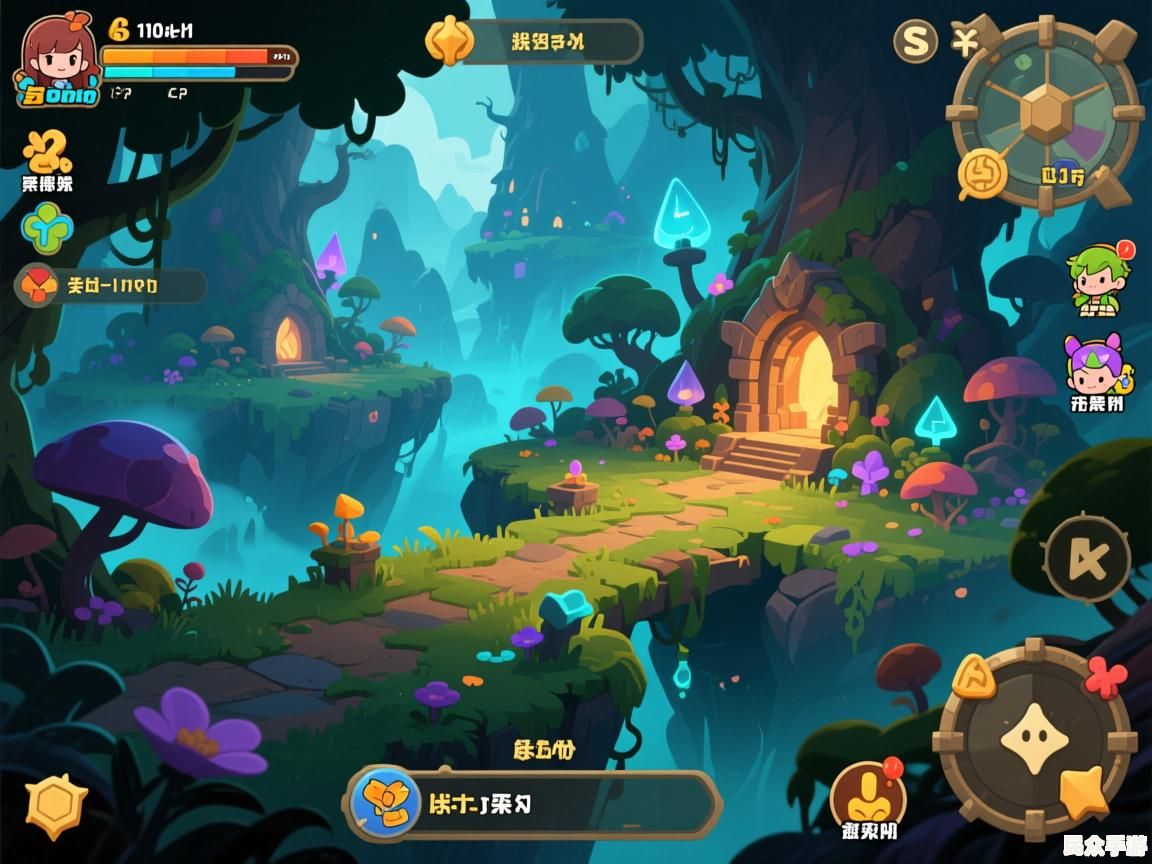Screen dimensions: 1152x864
Task: Select the orange flower quest tracker pill
Action: [111, 286]
